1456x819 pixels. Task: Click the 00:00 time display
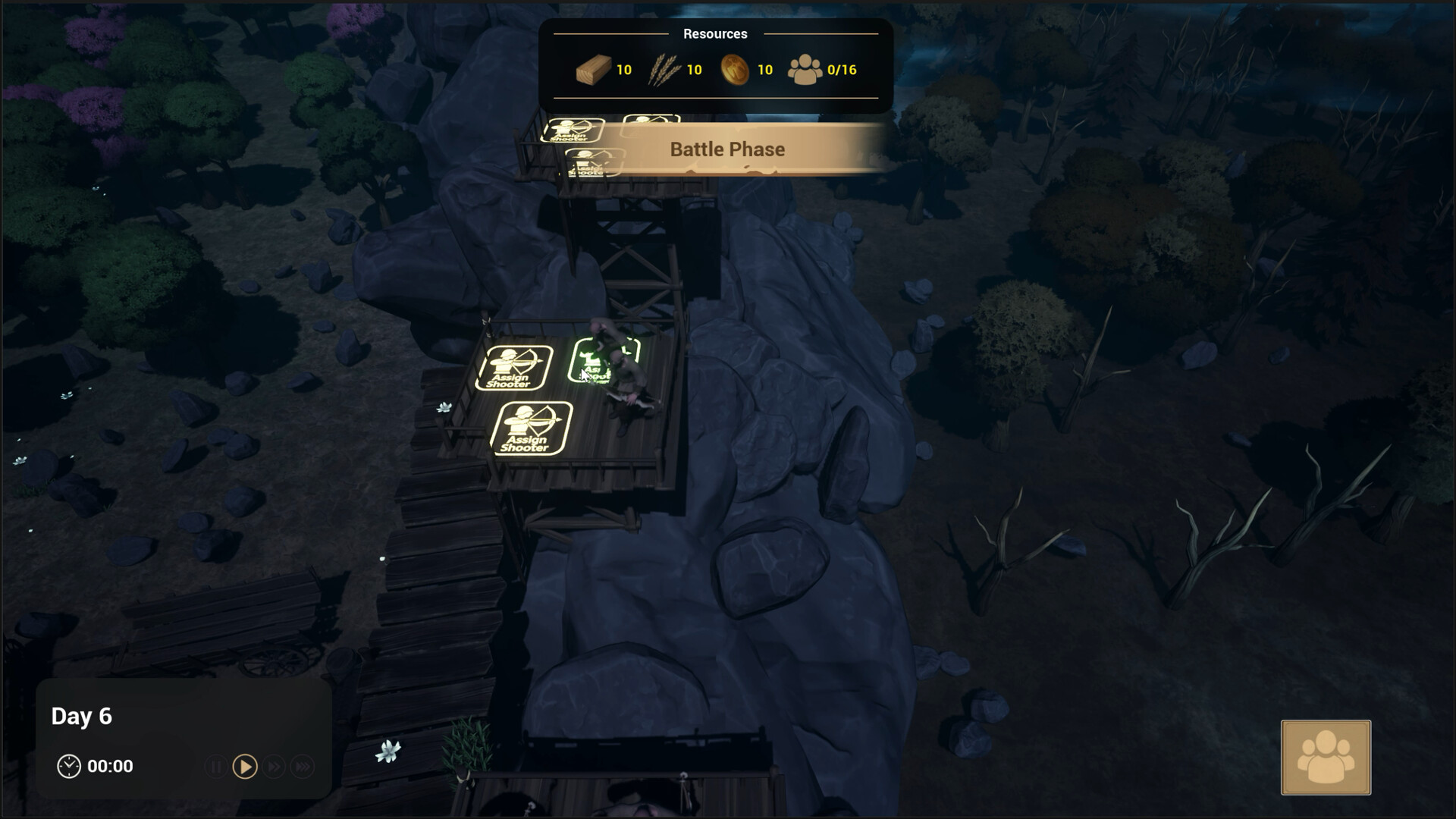(109, 766)
